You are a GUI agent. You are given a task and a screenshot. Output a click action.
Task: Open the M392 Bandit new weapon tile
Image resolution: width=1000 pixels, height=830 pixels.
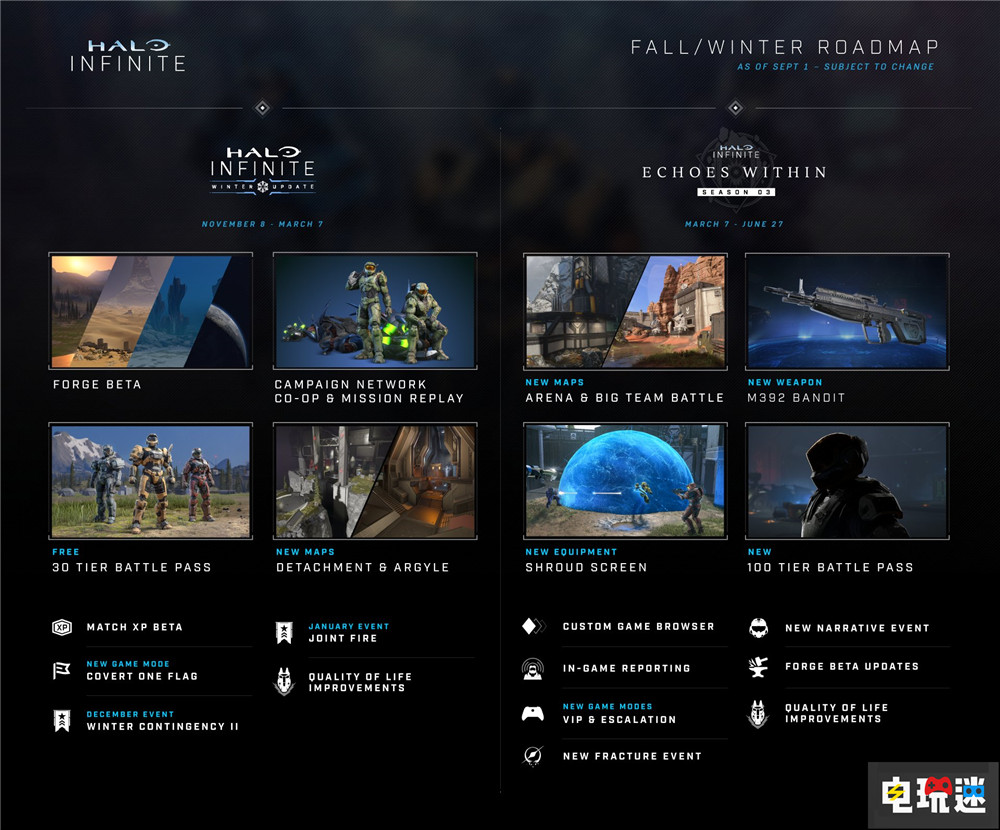point(847,311)
